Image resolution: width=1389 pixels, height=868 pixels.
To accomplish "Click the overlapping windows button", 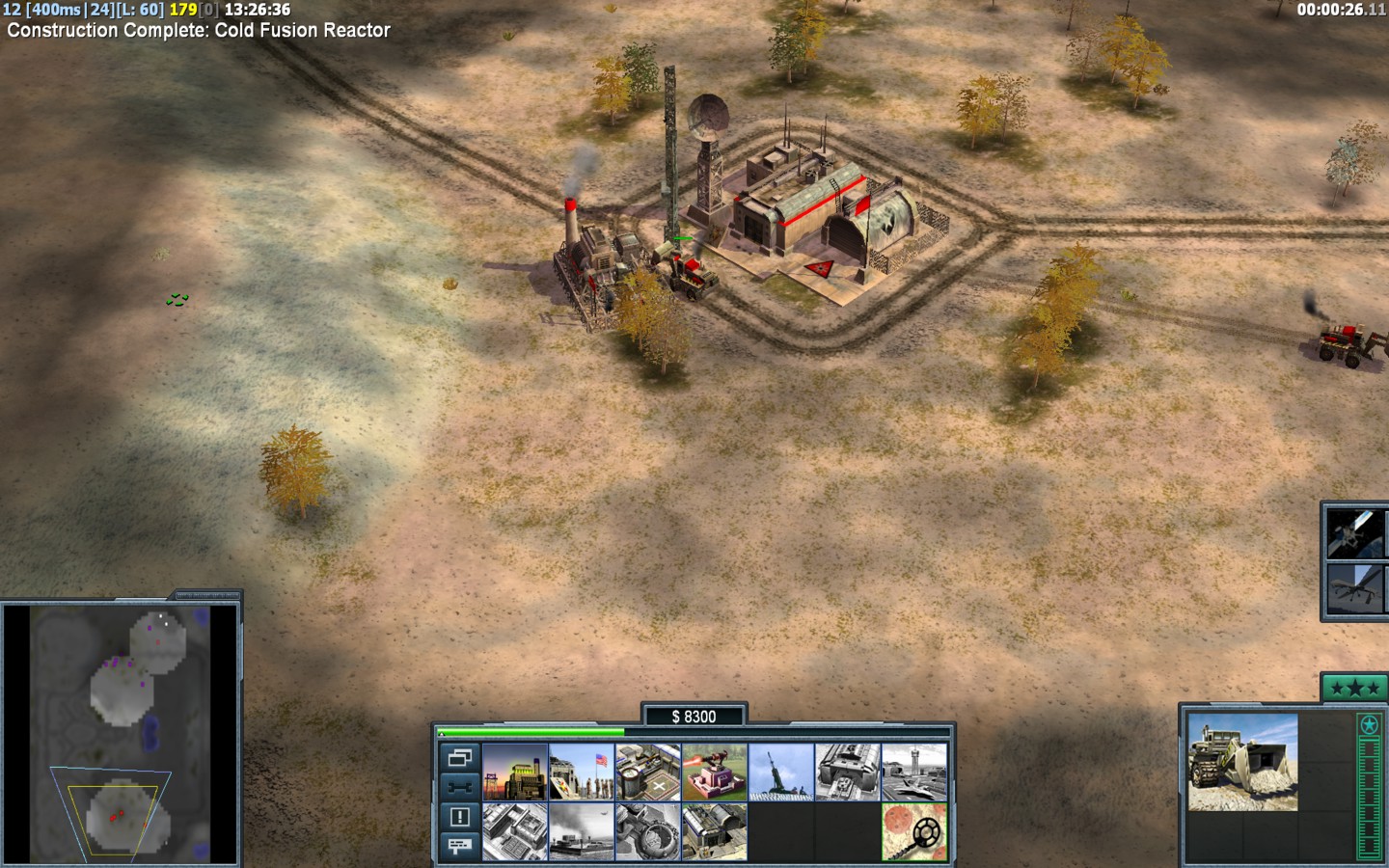I will [459, 758].
